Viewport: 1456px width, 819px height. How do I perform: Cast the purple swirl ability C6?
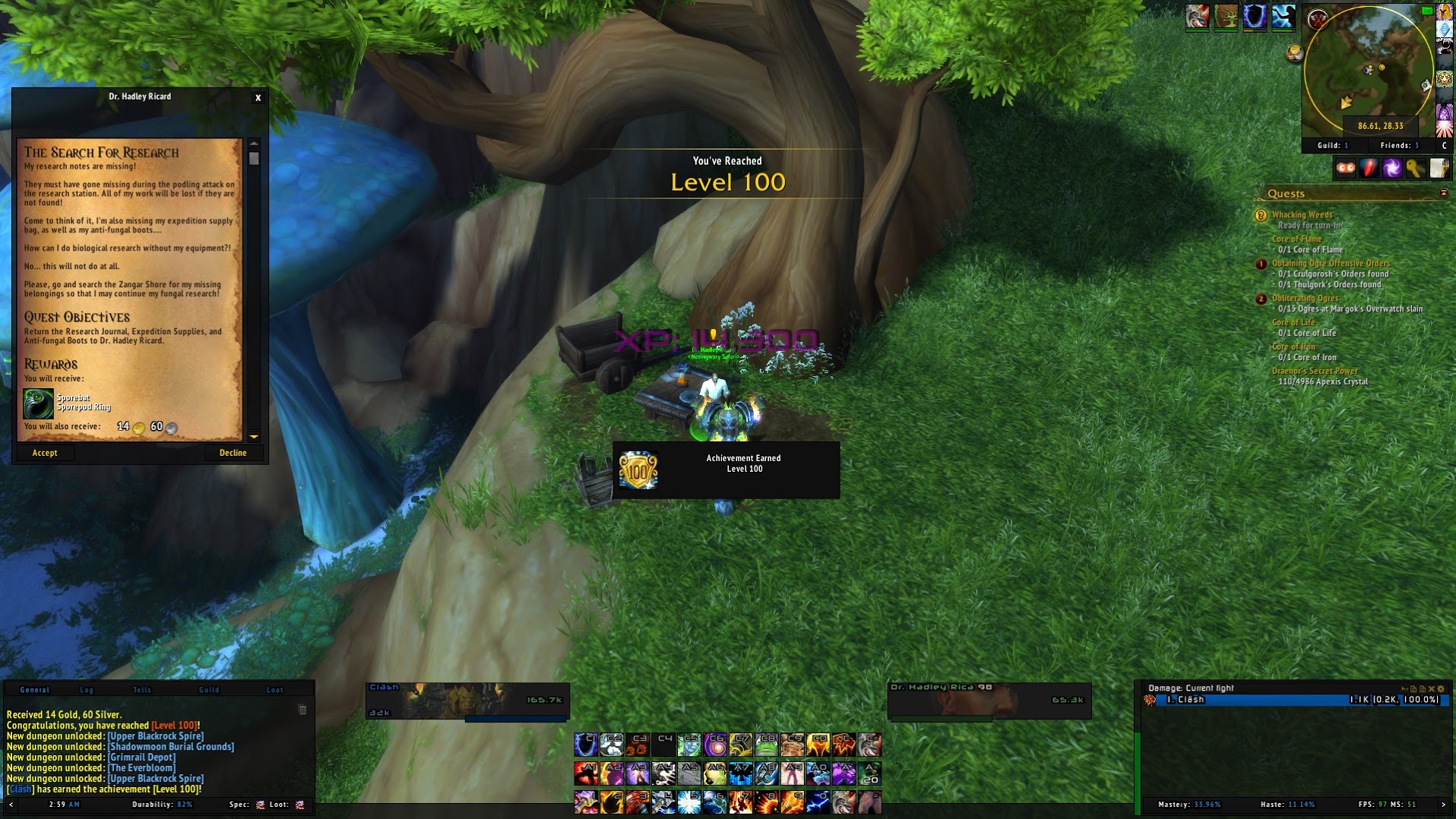click(x=714, y=745)
